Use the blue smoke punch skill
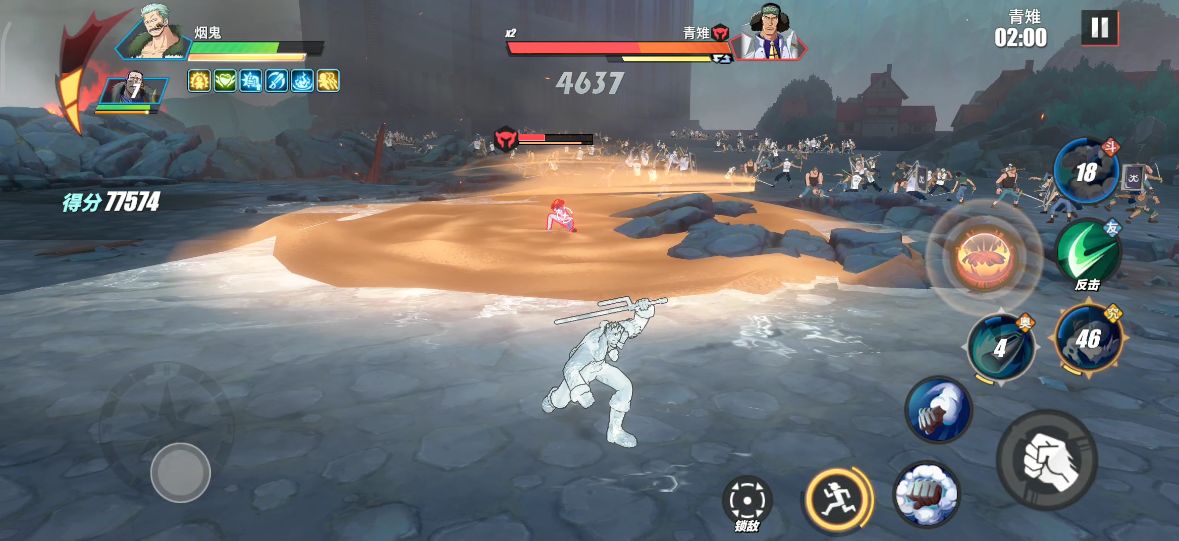1179x541 pixels. point(938,409)
